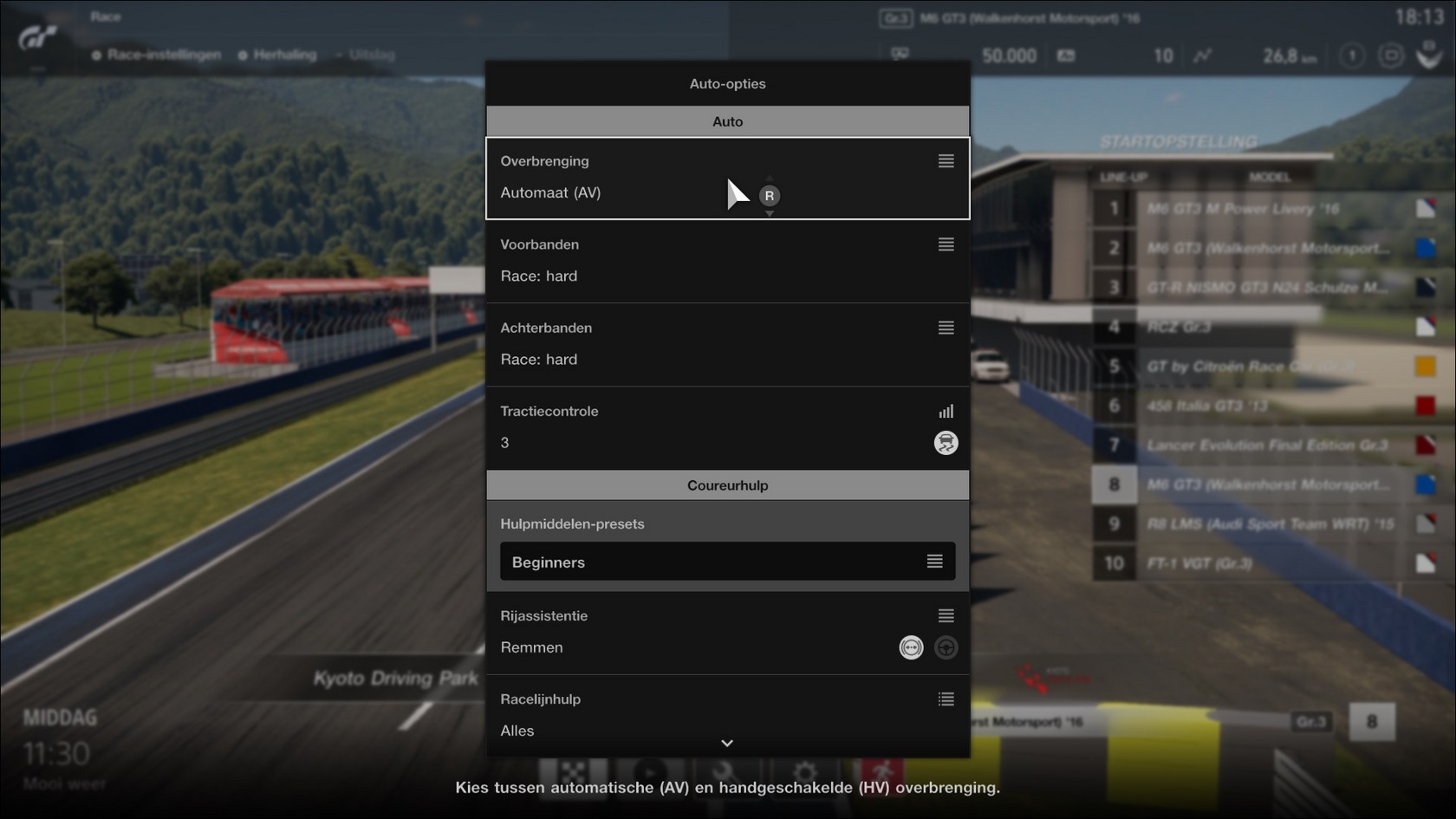Image resolution: width=1456 pixels, height=819 pixels.
Task: Select the Beginners hulpmiddelen-preset
Action: [727, 562]
